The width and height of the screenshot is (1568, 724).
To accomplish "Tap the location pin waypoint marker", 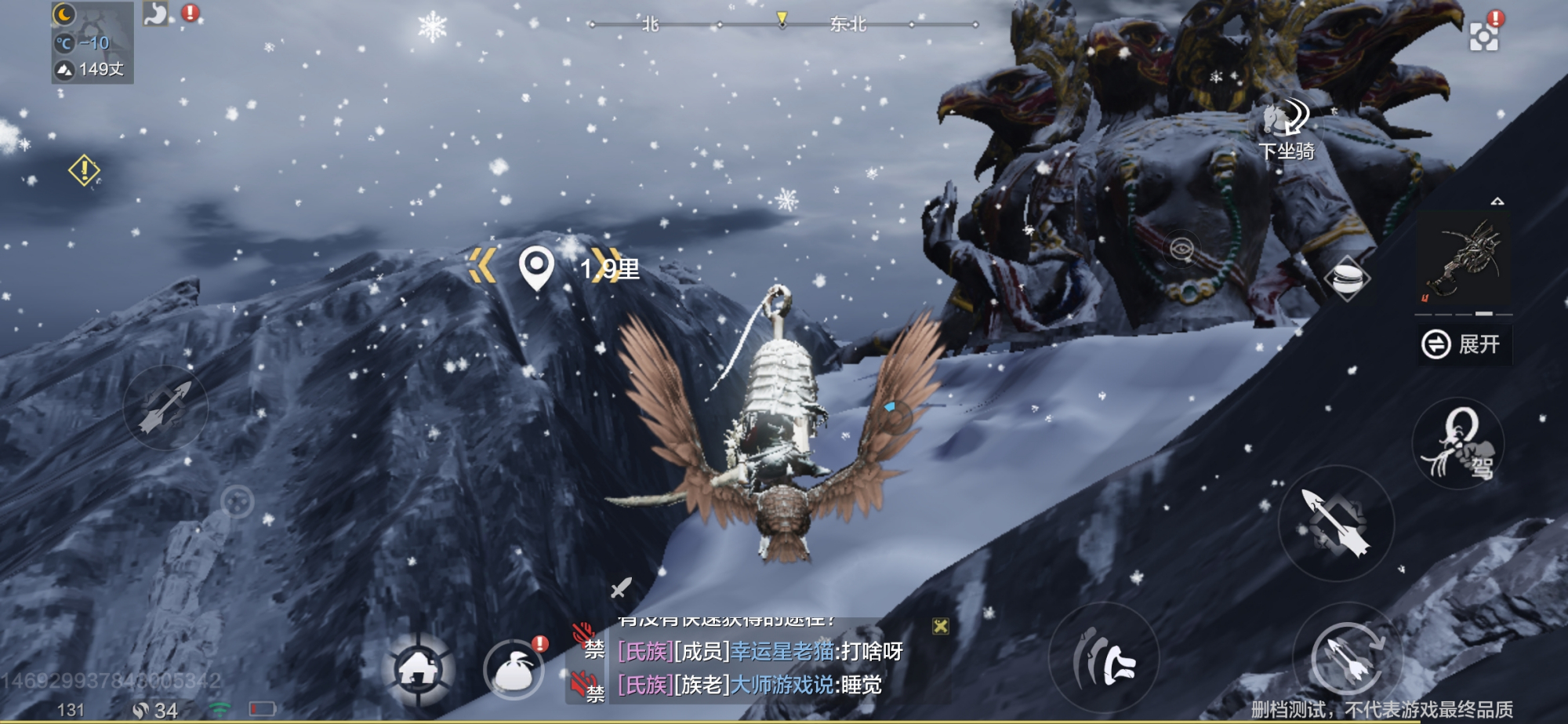I will [536, 268].
